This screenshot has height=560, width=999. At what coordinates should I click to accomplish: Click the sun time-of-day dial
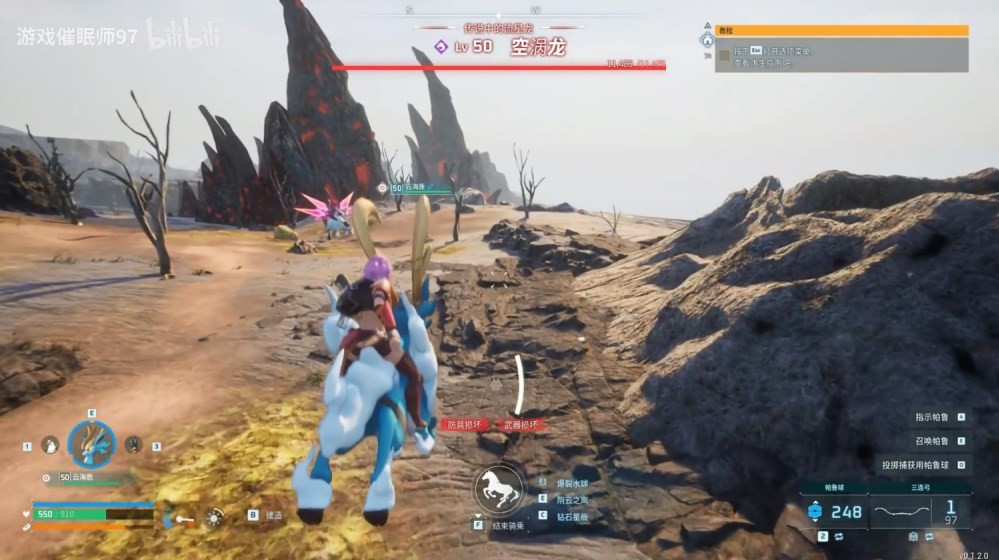214,517
